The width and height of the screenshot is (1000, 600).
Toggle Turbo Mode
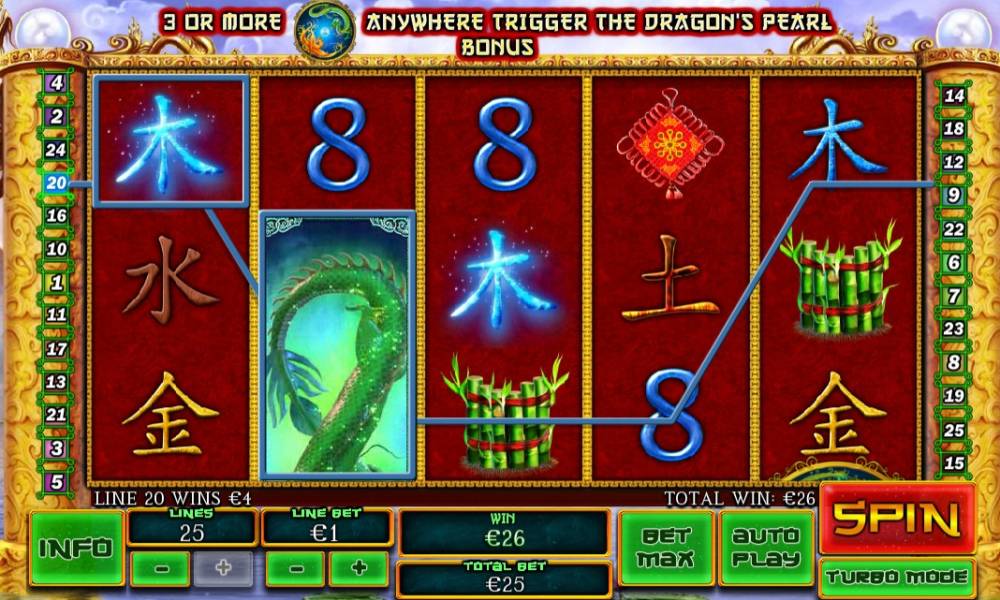pos(897,577)
